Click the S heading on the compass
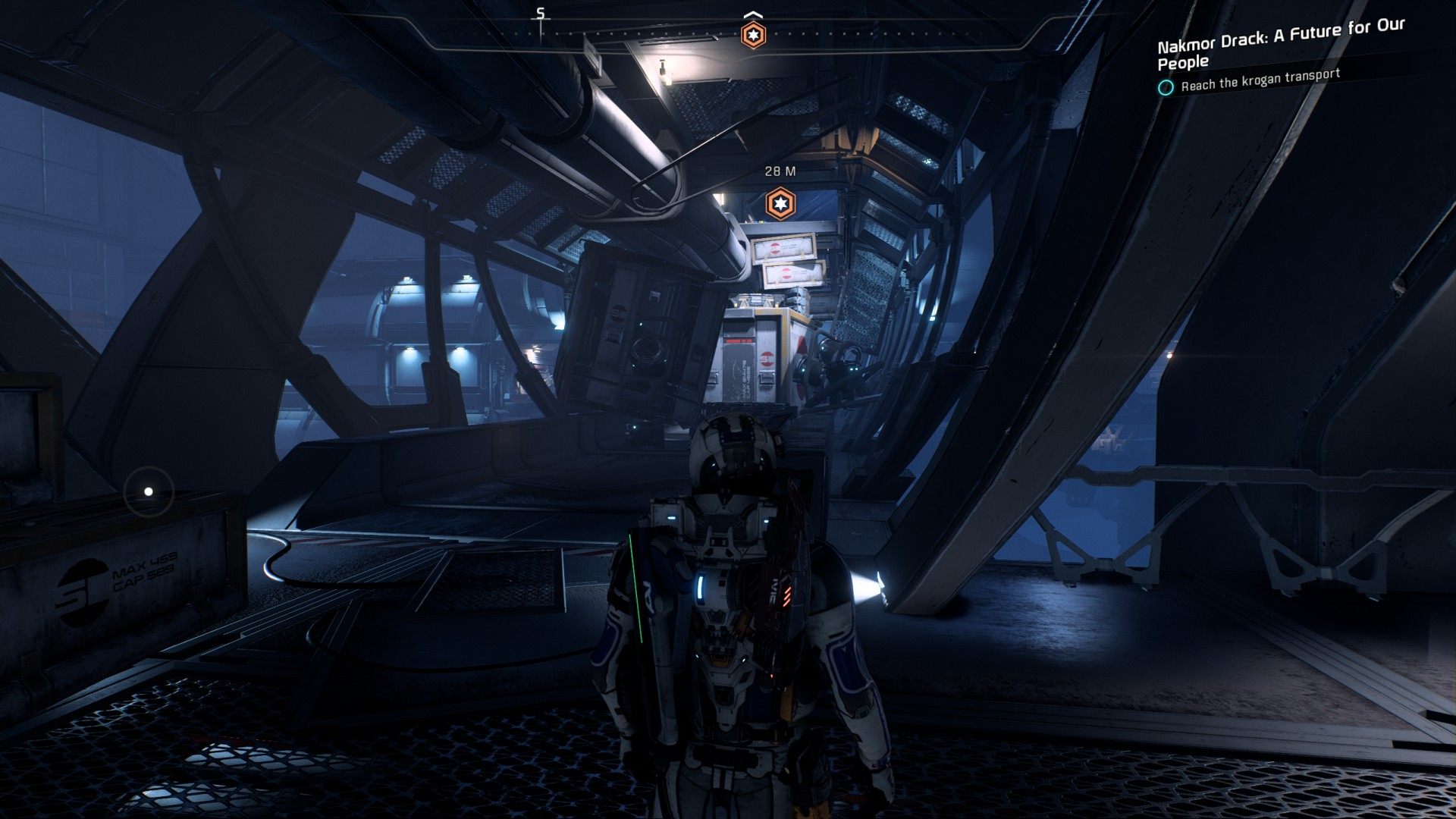Screen dimensions: 1456x819 click(x=541, y=14)
